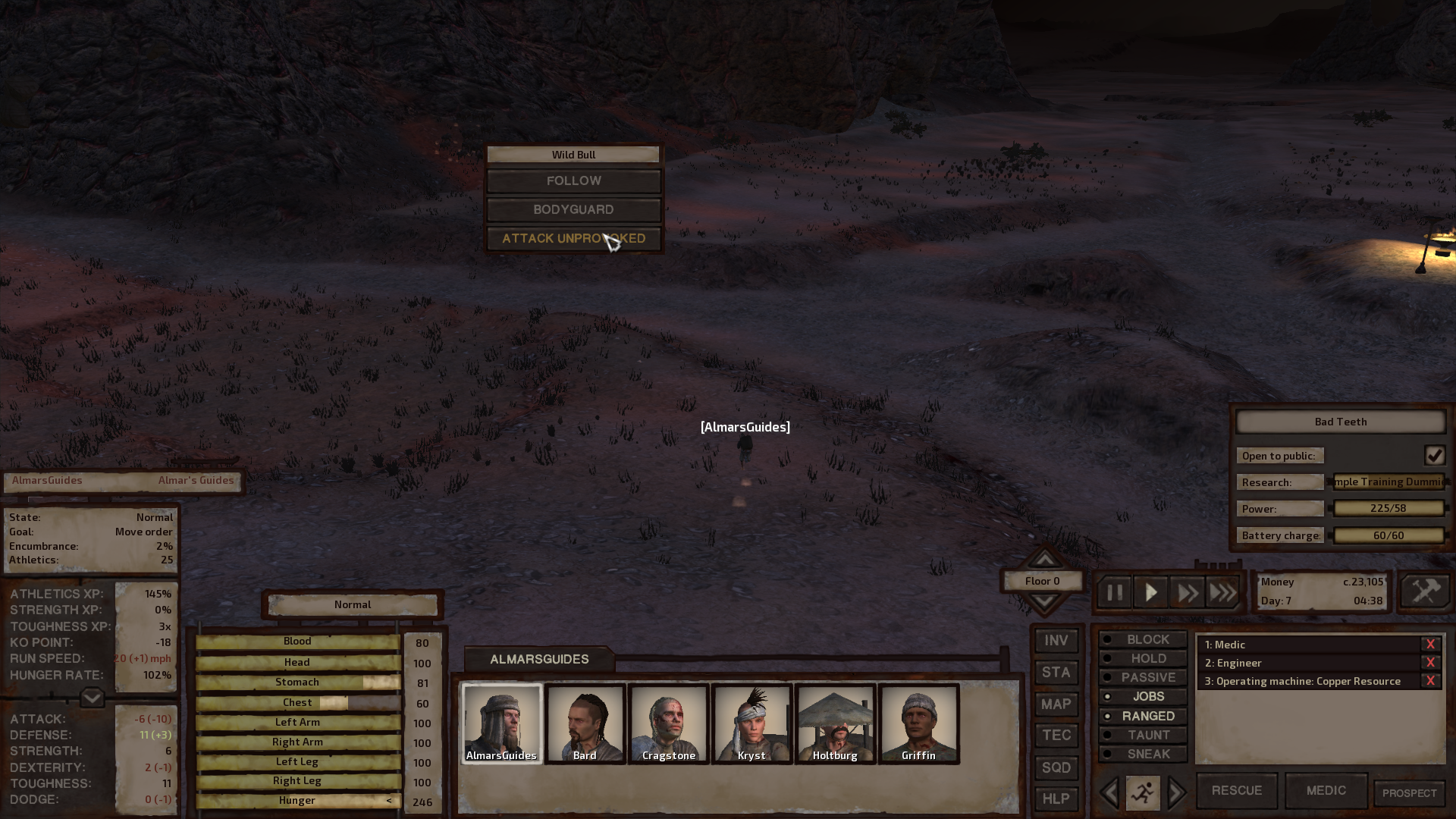Select the Bodyguard order option
The height and width of the screenshot is (819, 1456).
point(573,210)
